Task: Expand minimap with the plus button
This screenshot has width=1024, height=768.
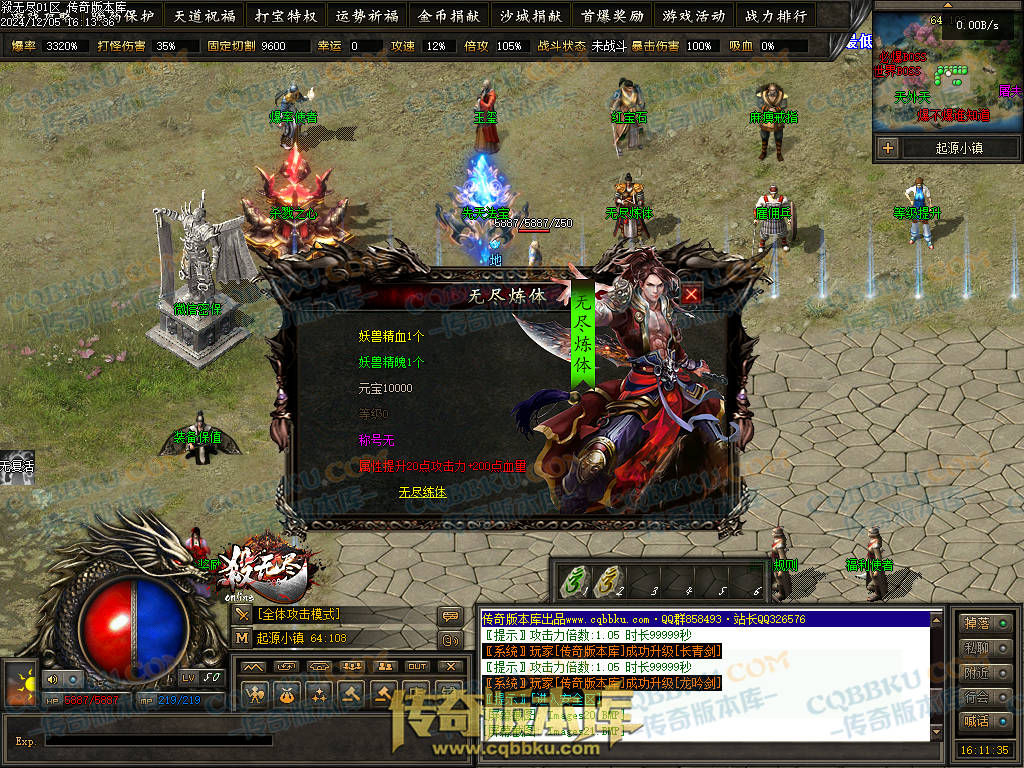Action: [x=888, y=148]
